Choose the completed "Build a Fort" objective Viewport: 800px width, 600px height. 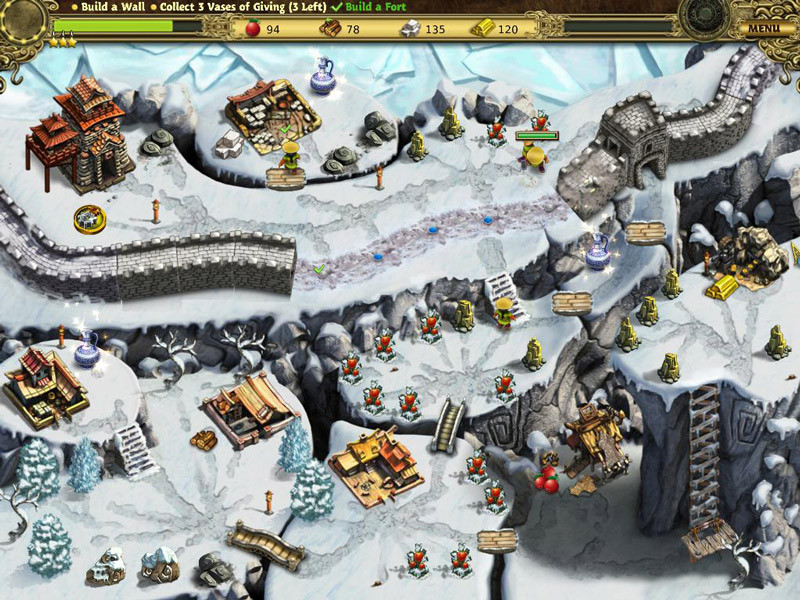coord(375,7)
